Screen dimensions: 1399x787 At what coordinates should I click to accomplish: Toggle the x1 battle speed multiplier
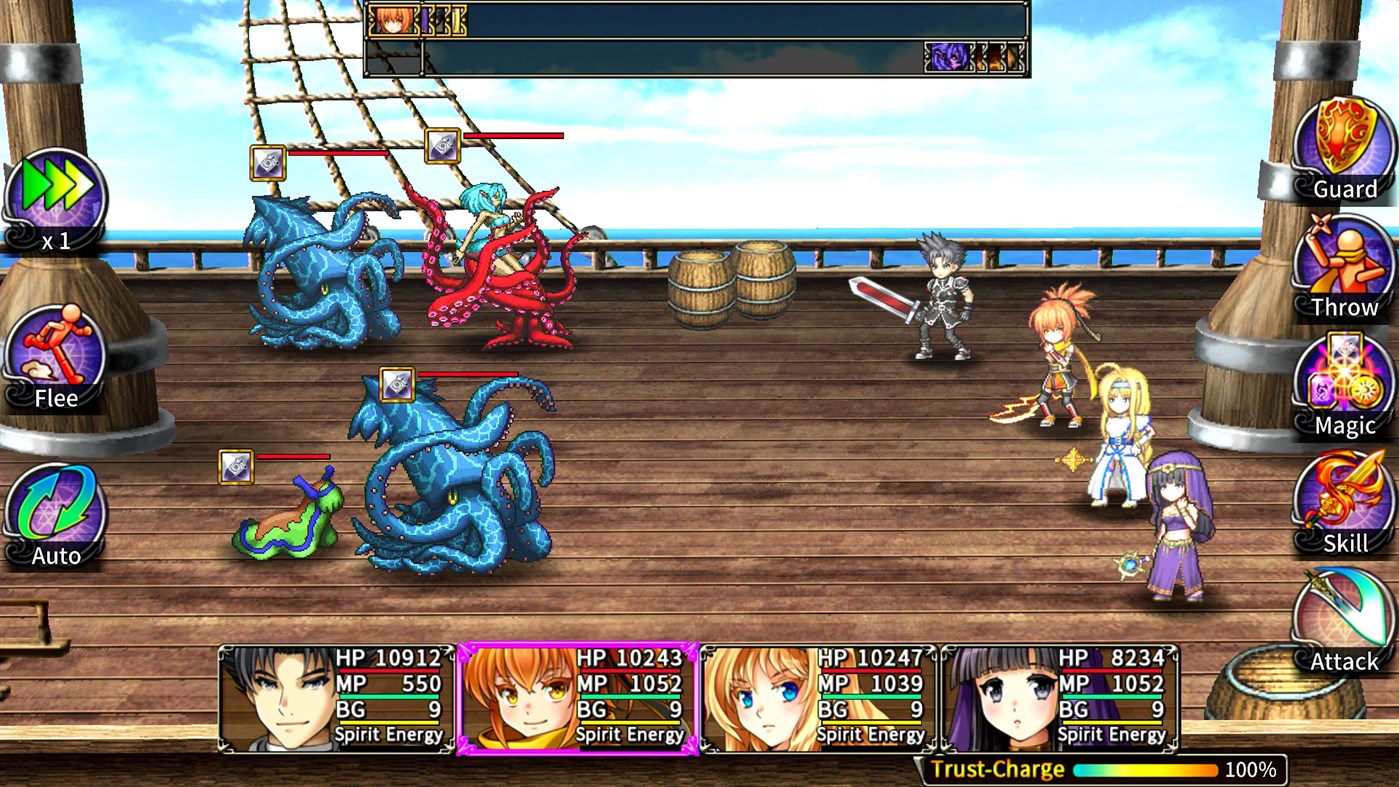[55, 190]
